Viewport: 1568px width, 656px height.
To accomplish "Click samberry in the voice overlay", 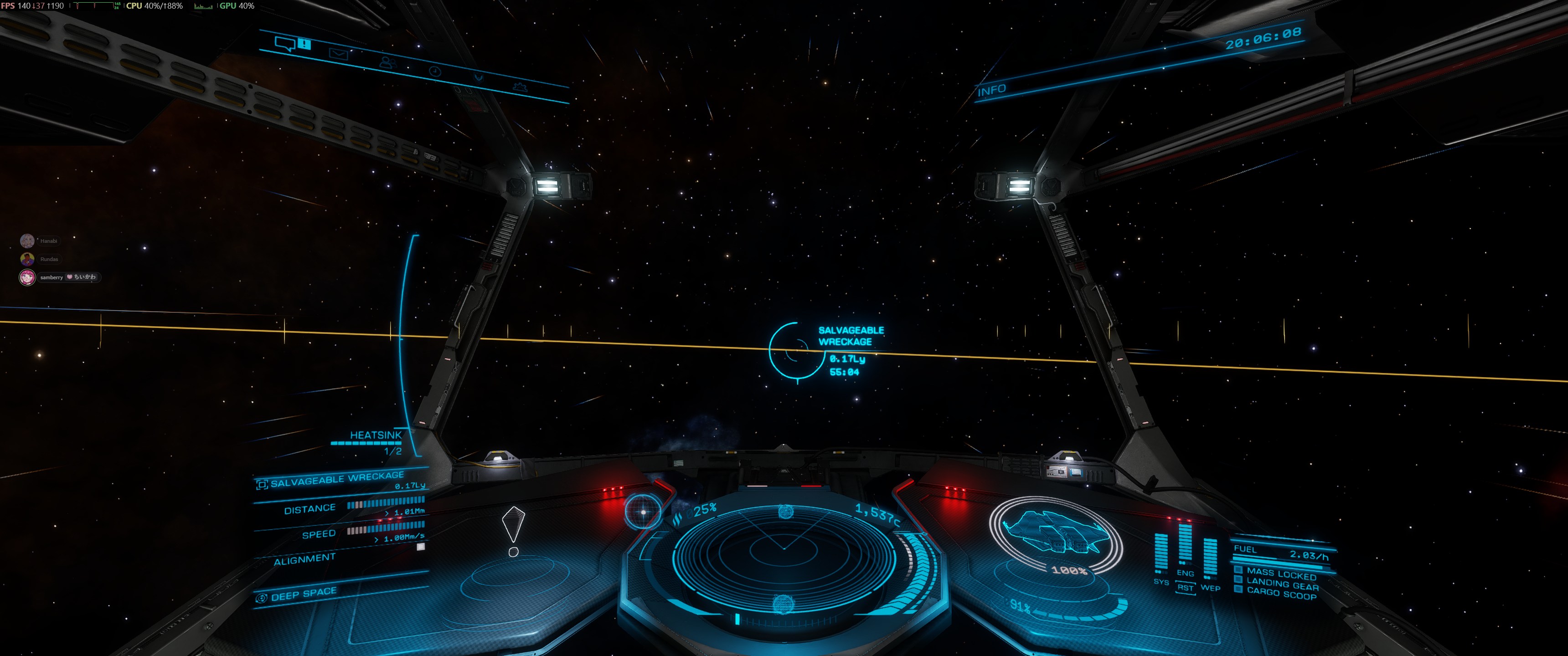I will pos(52,277).
